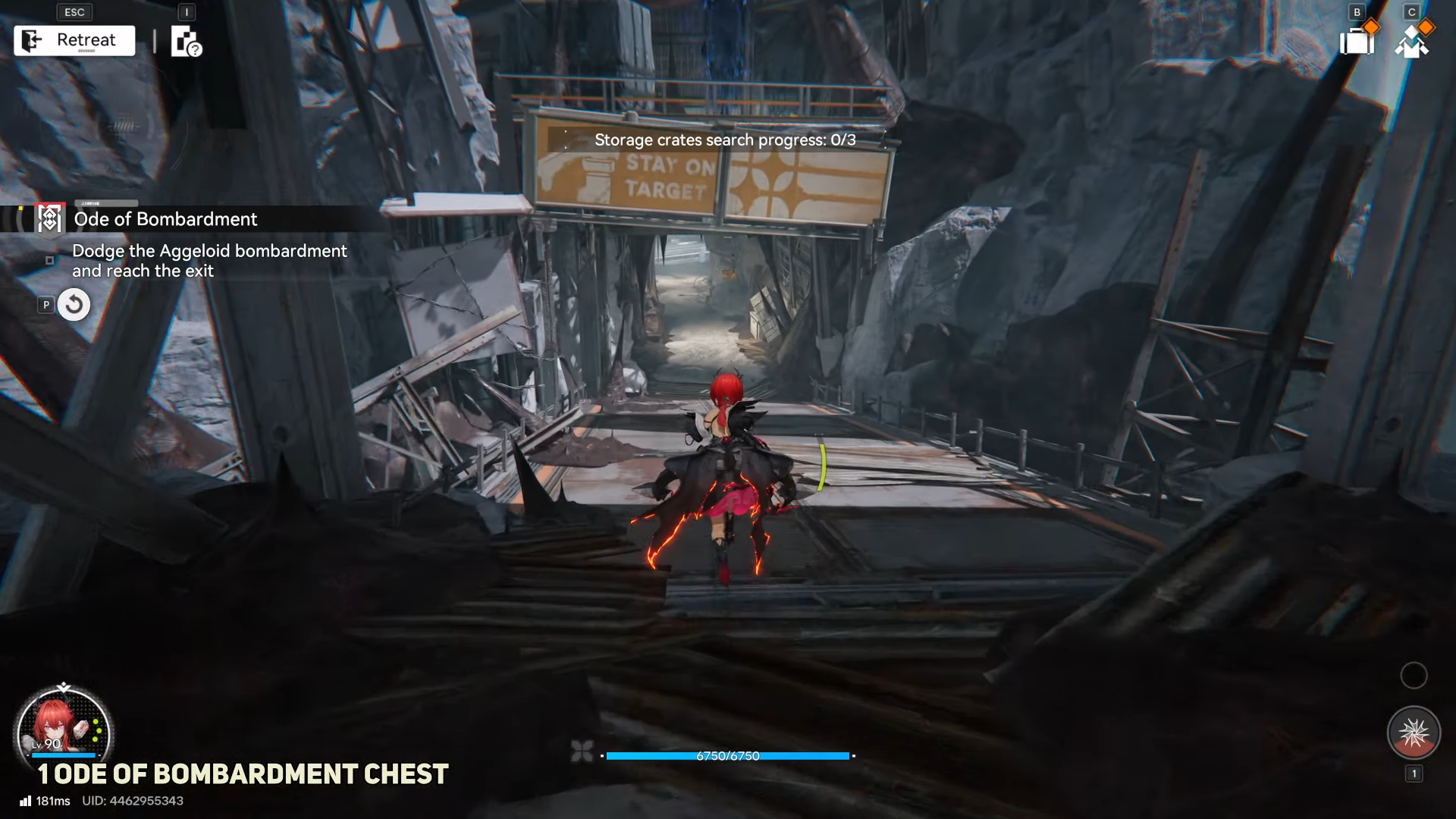Open the backpack inventory icon

[1357, 40]
